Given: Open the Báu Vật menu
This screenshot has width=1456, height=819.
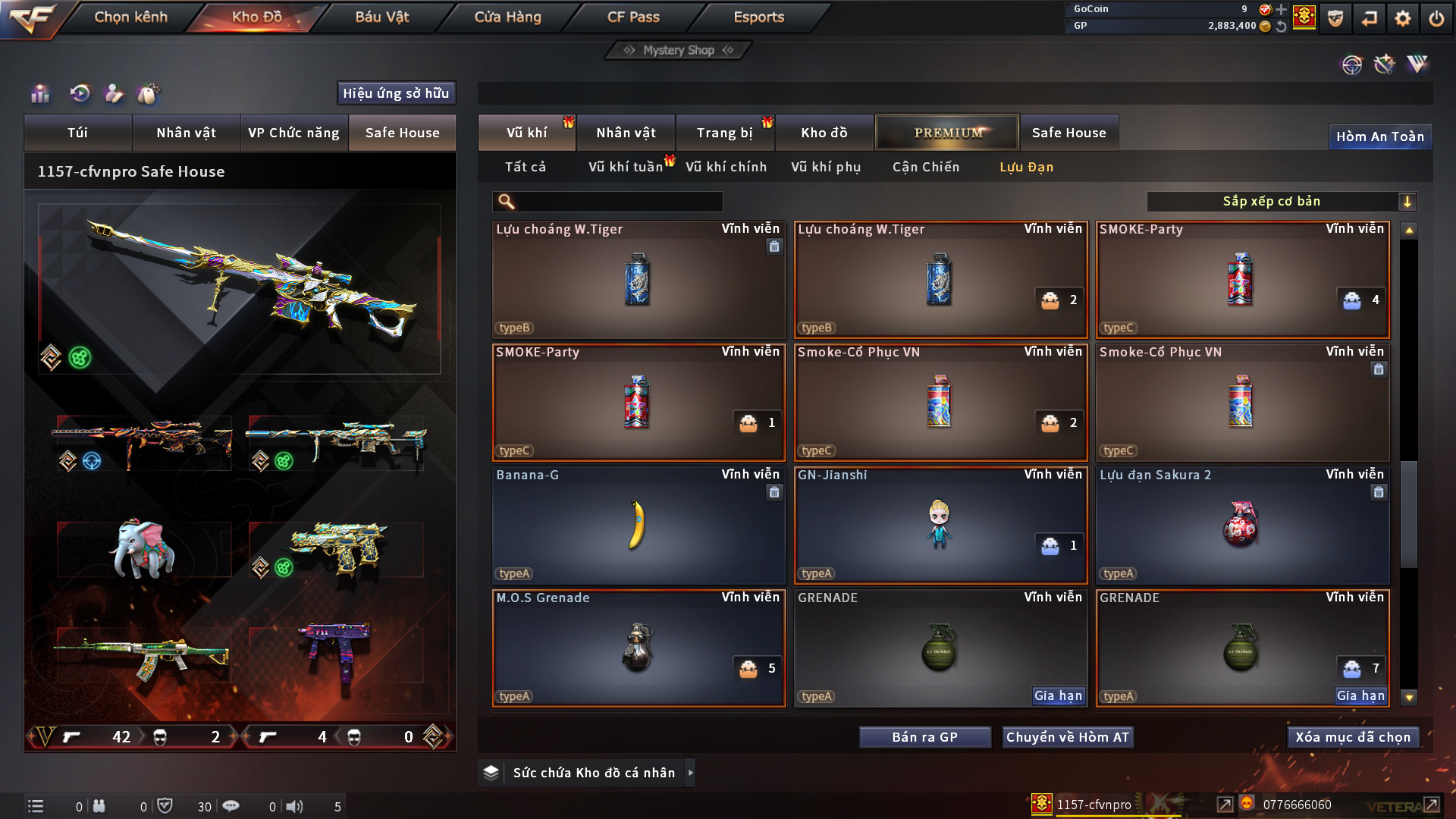Looking at the screenshot, I should click(381, 17).
